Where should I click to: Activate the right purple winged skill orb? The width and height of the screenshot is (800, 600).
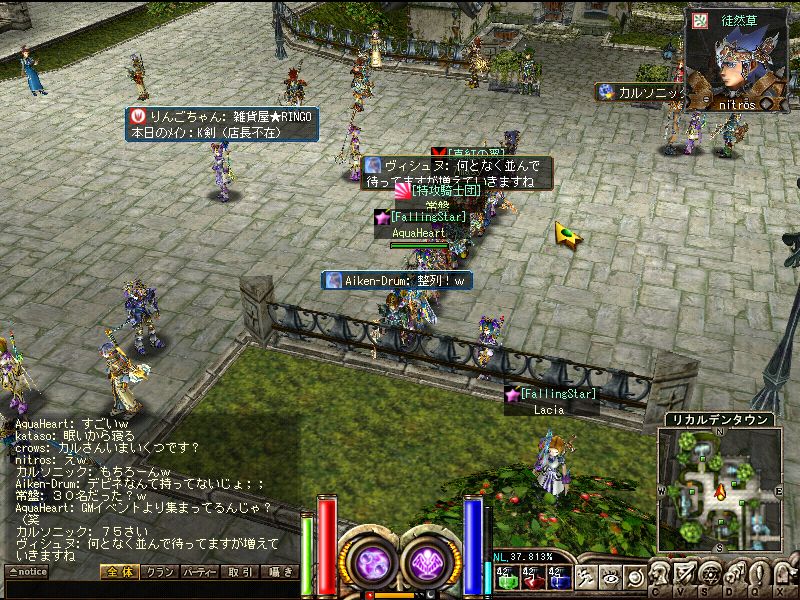pos(426,560)
